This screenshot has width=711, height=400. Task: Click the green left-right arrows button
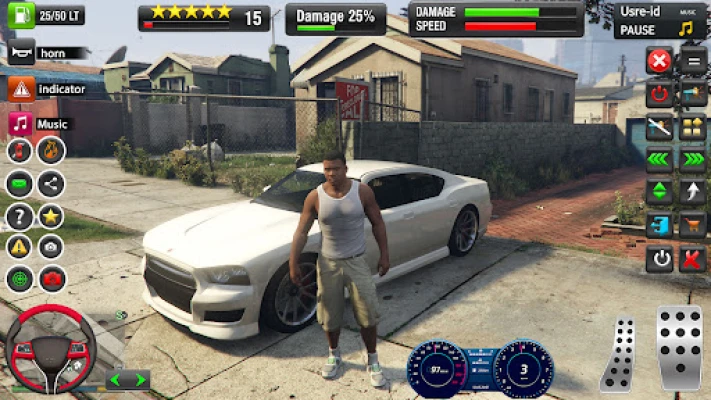coord(127,380)
